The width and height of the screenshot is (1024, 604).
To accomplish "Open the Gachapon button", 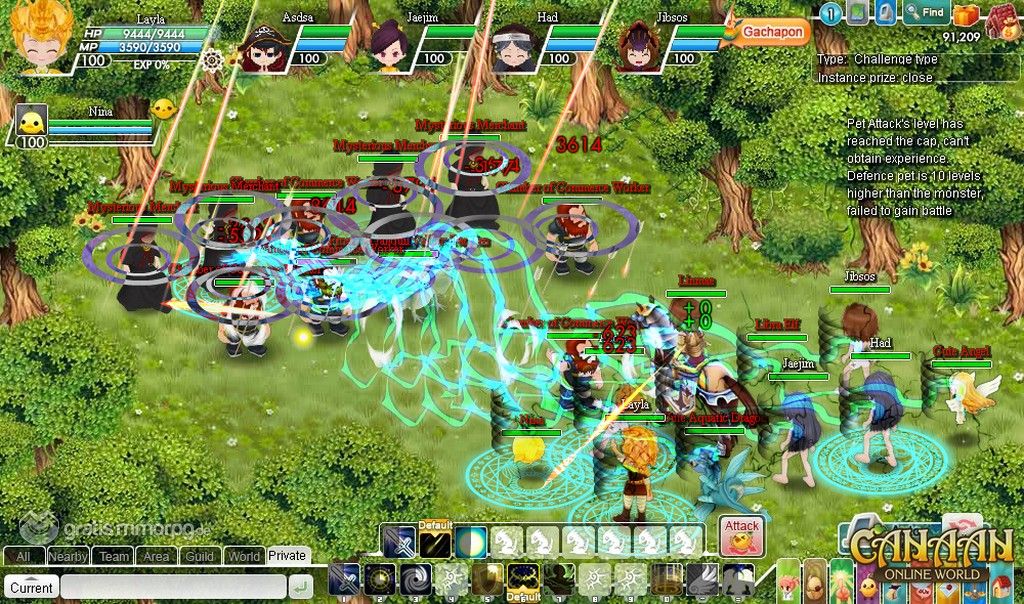I will coord(772,32).
